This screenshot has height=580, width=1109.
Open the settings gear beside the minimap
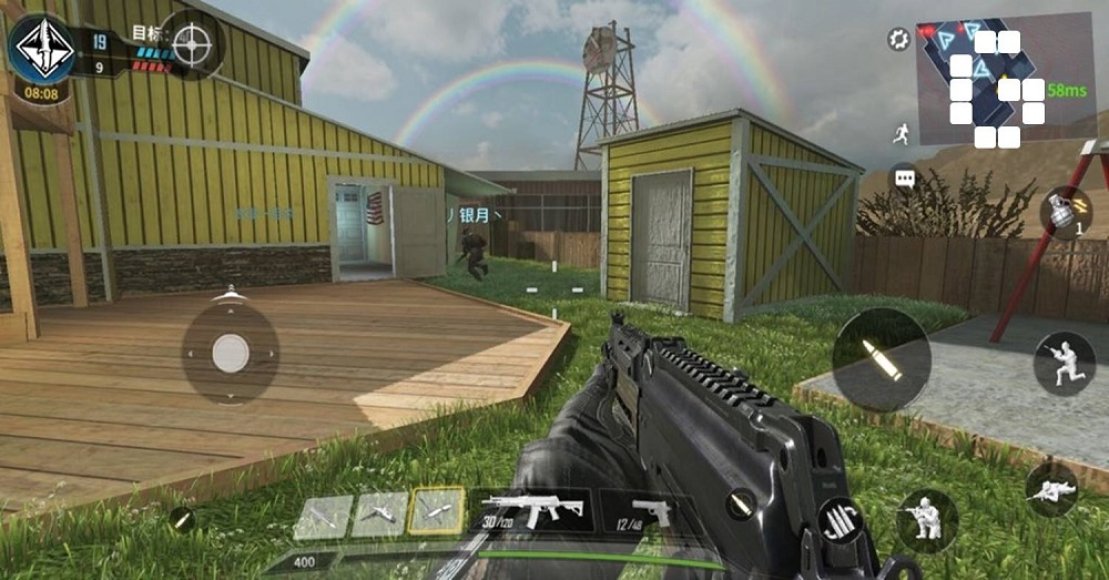[898, 40]
